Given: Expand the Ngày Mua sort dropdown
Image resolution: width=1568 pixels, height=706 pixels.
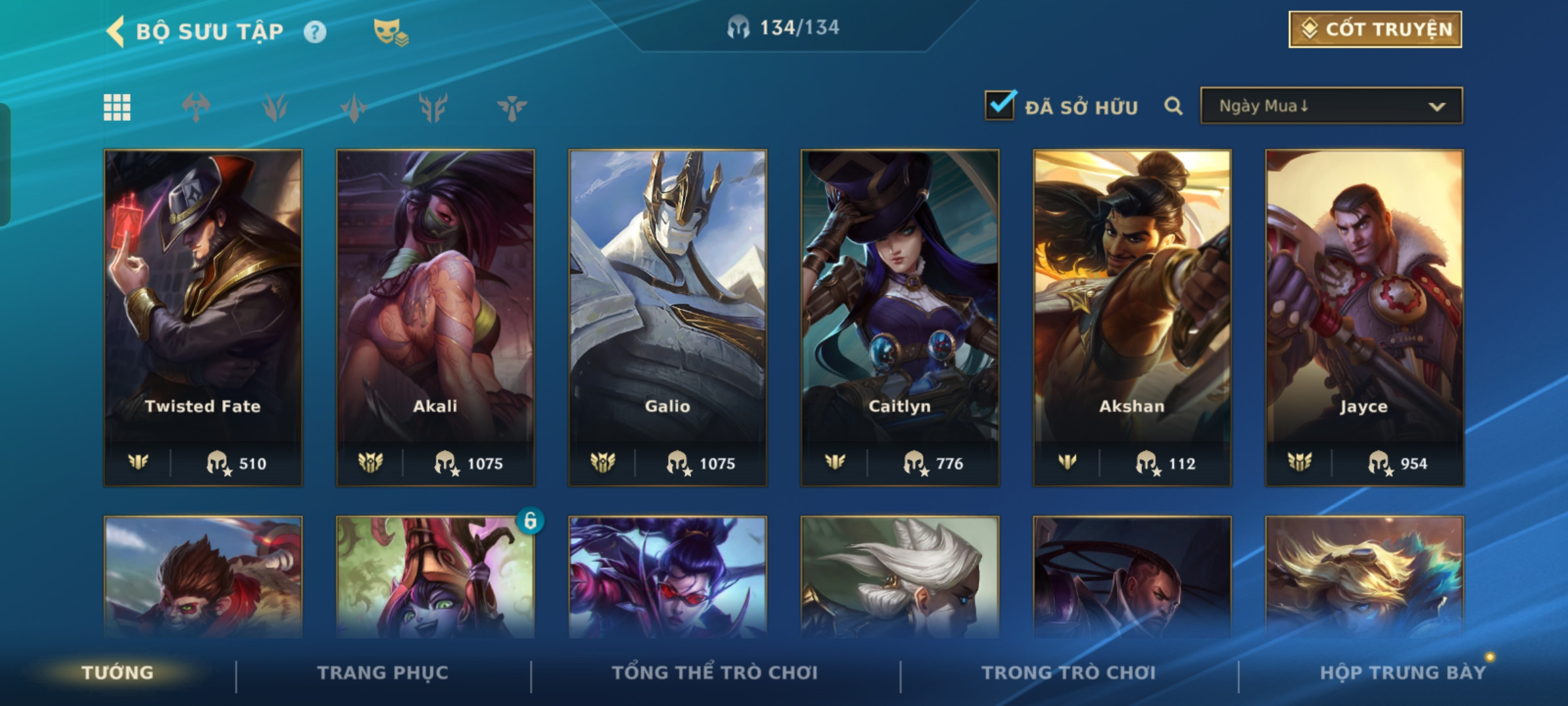Looking at the screenshot, I should (x=1331, y=106).
